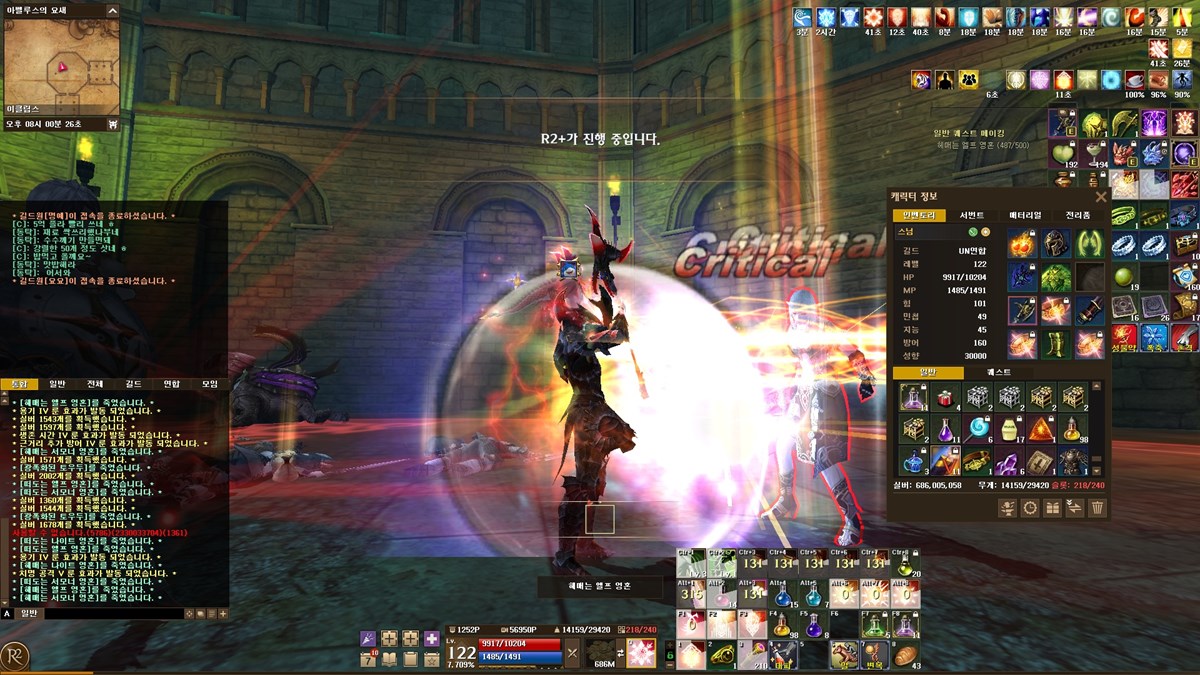Screen dimensions: 1200x675
Task: Choose the orange triangle gem item
Action: (1041, 428)
